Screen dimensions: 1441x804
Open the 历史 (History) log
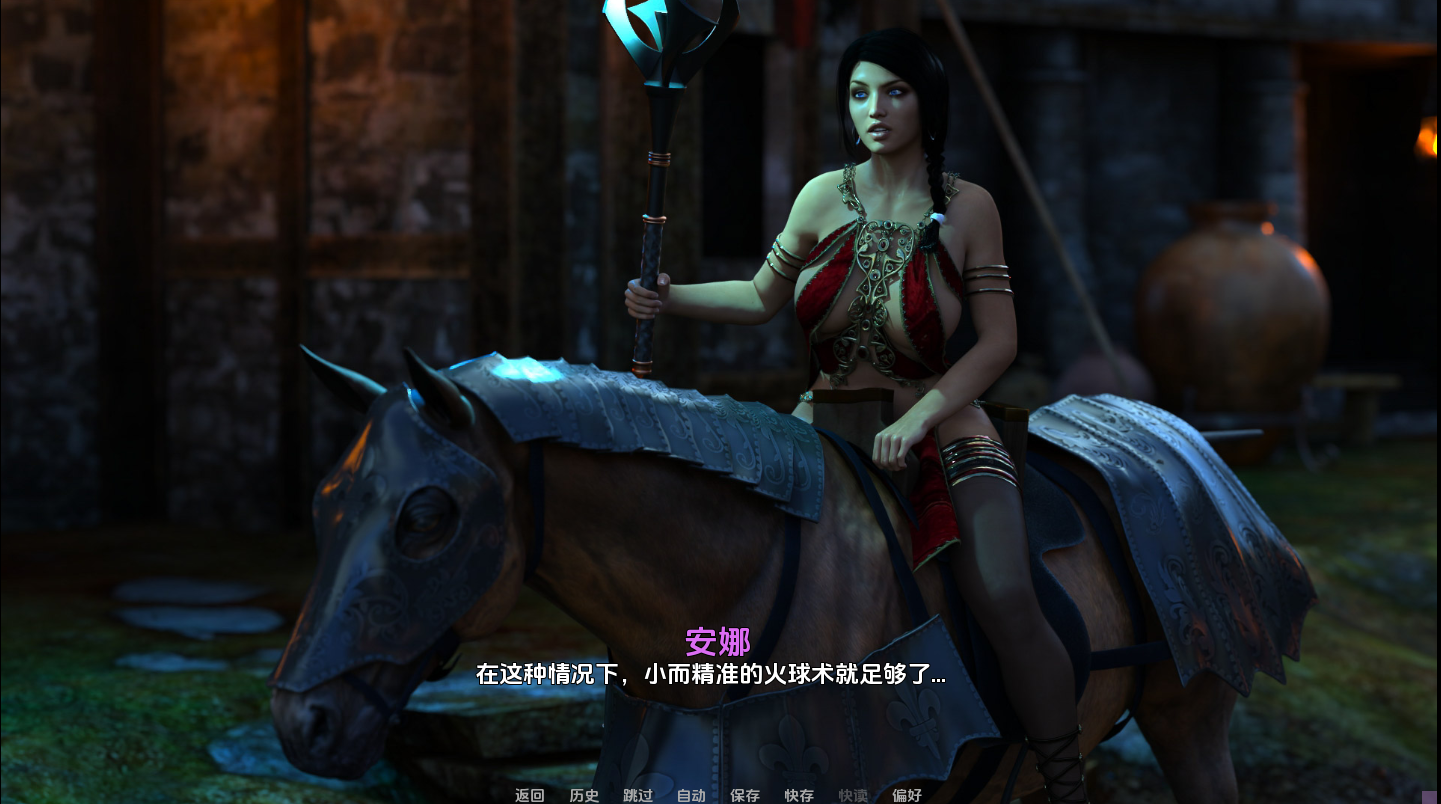pyautogui.click(x=584, y=795)
